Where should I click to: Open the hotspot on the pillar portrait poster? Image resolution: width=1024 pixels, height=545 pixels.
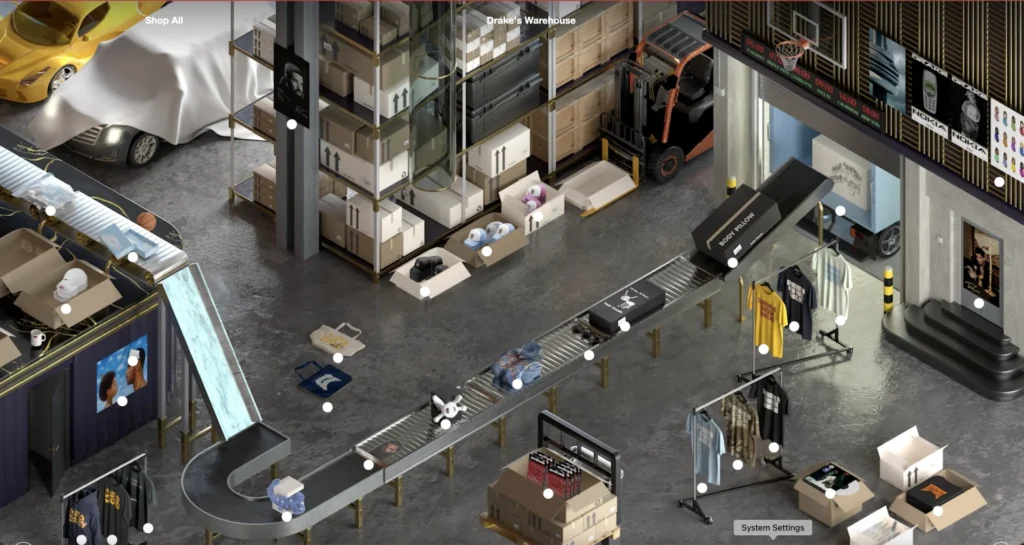click(292, 125)
